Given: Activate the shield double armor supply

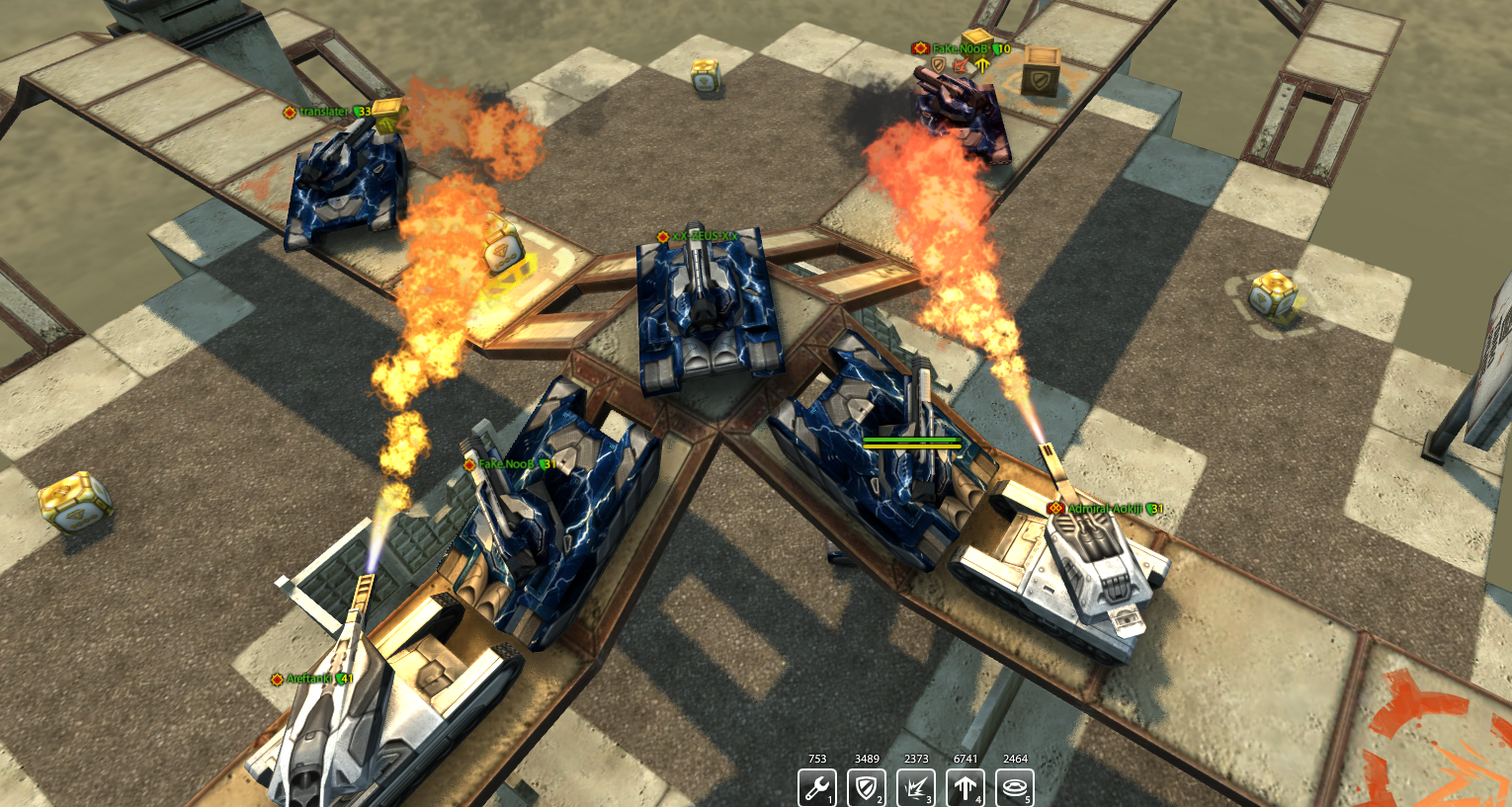Looking at the screenshot, I should [867, 788].
